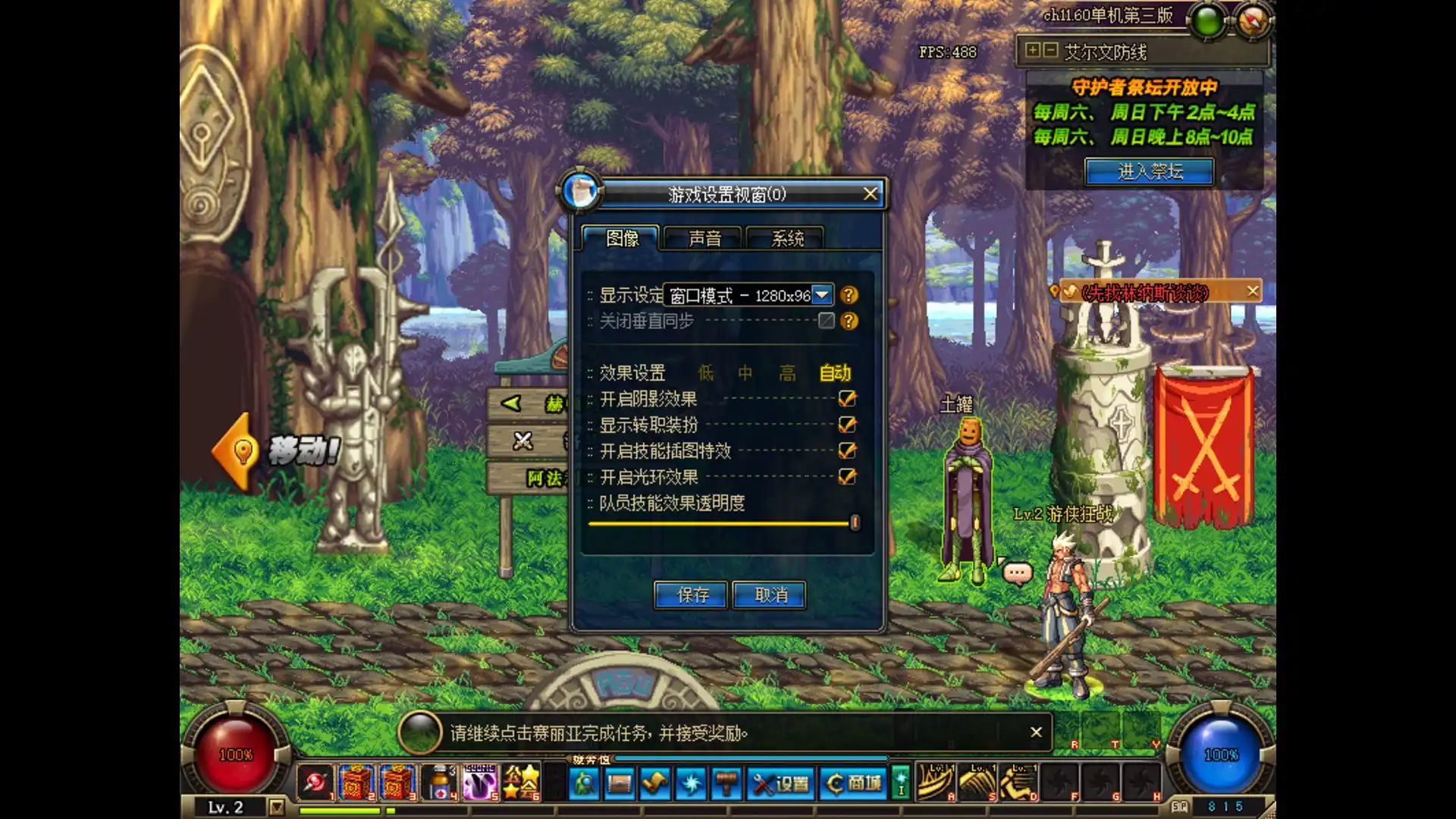The height and width of the screenshot is (819, 1456).
Task: Select the medicine bottle hotbar slot
Action: tap(439, 783)
